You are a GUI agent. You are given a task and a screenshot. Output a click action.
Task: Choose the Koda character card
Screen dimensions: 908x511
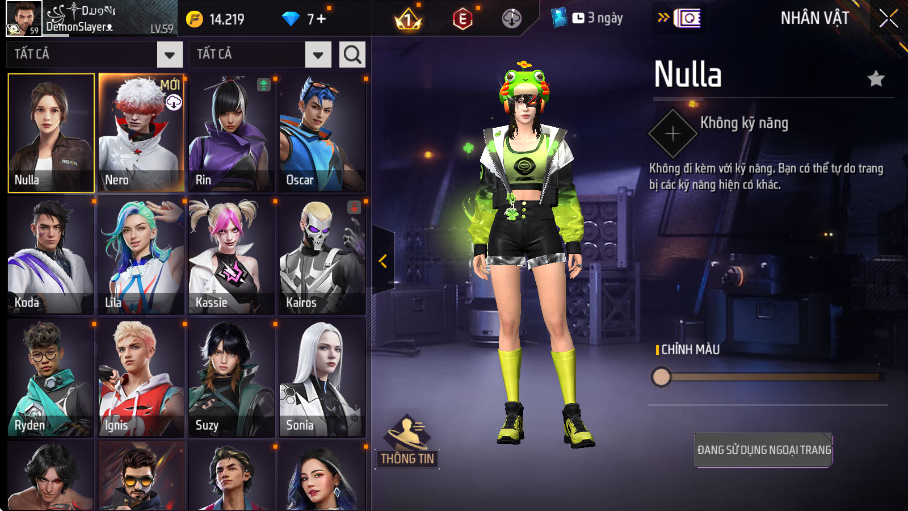click(x=52, y=255)
